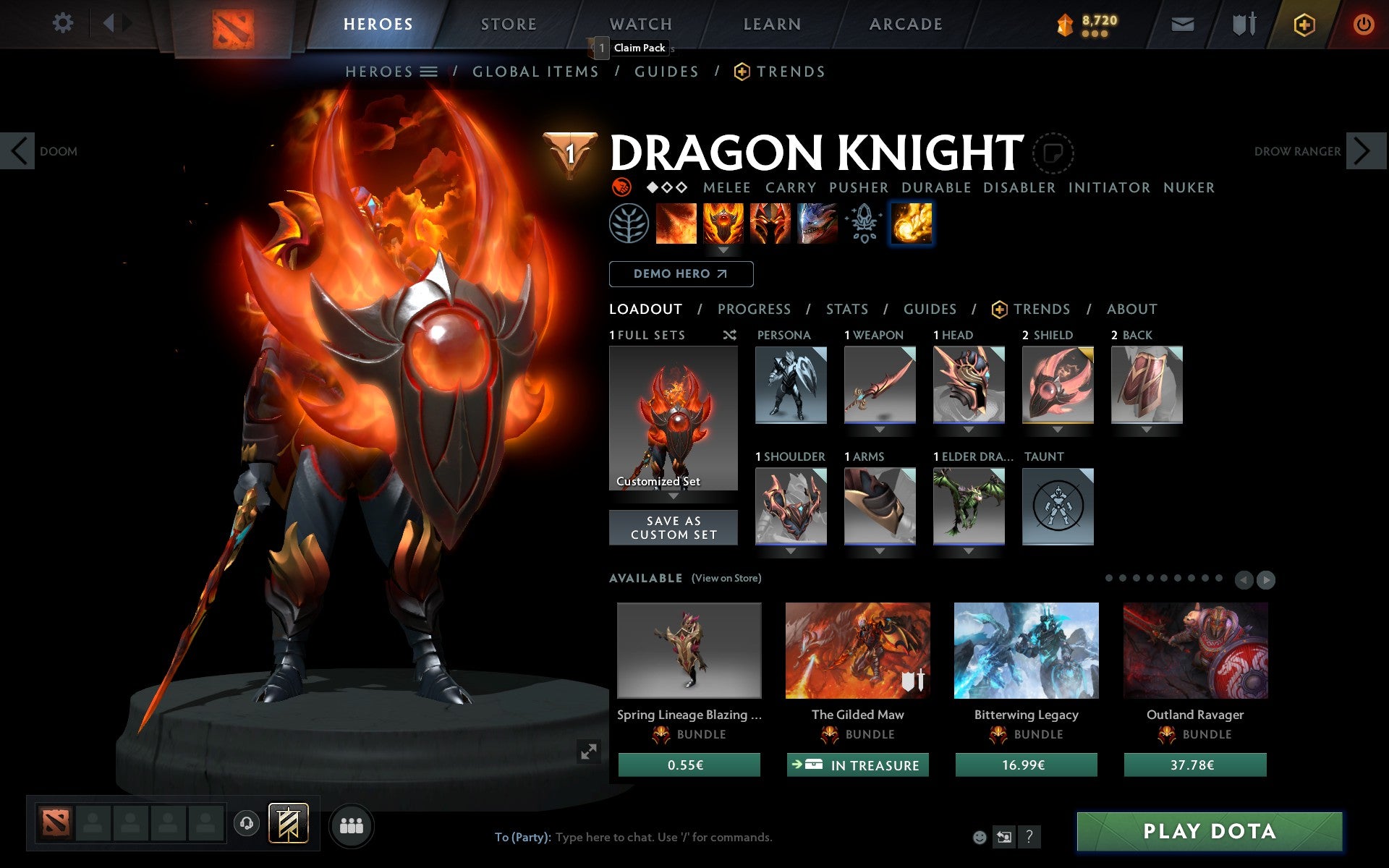Switch to the Progress tab
1389x868 pixels.
(x=754, y=309)
